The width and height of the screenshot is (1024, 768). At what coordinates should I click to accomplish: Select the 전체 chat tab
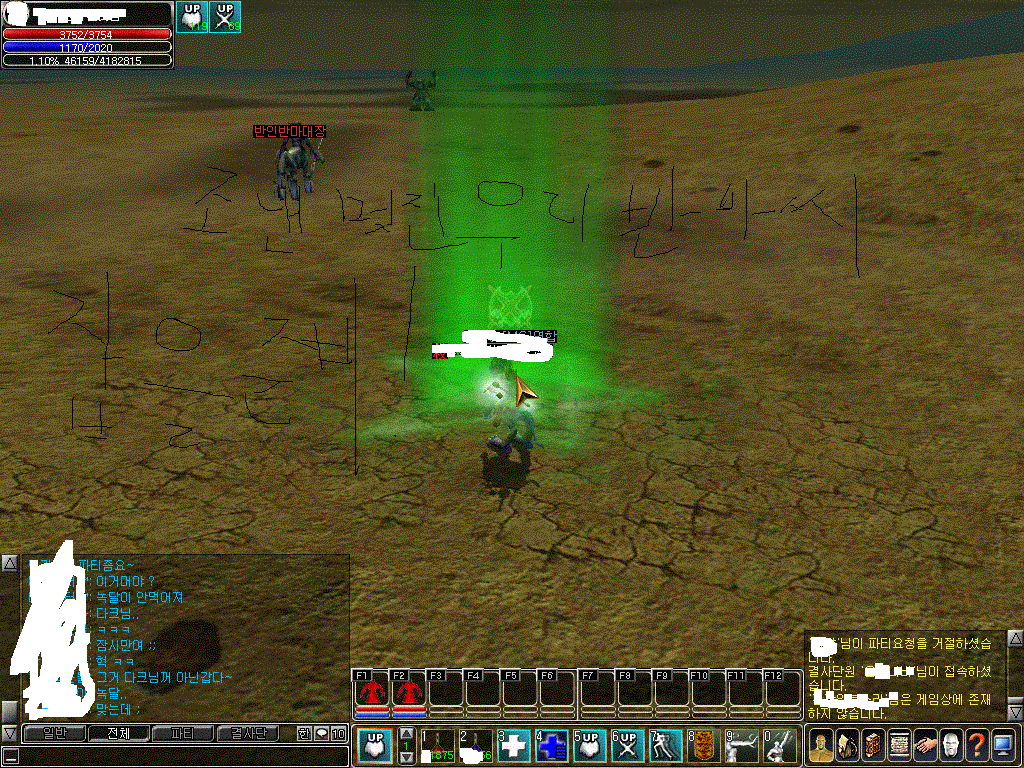coord(117,733)
